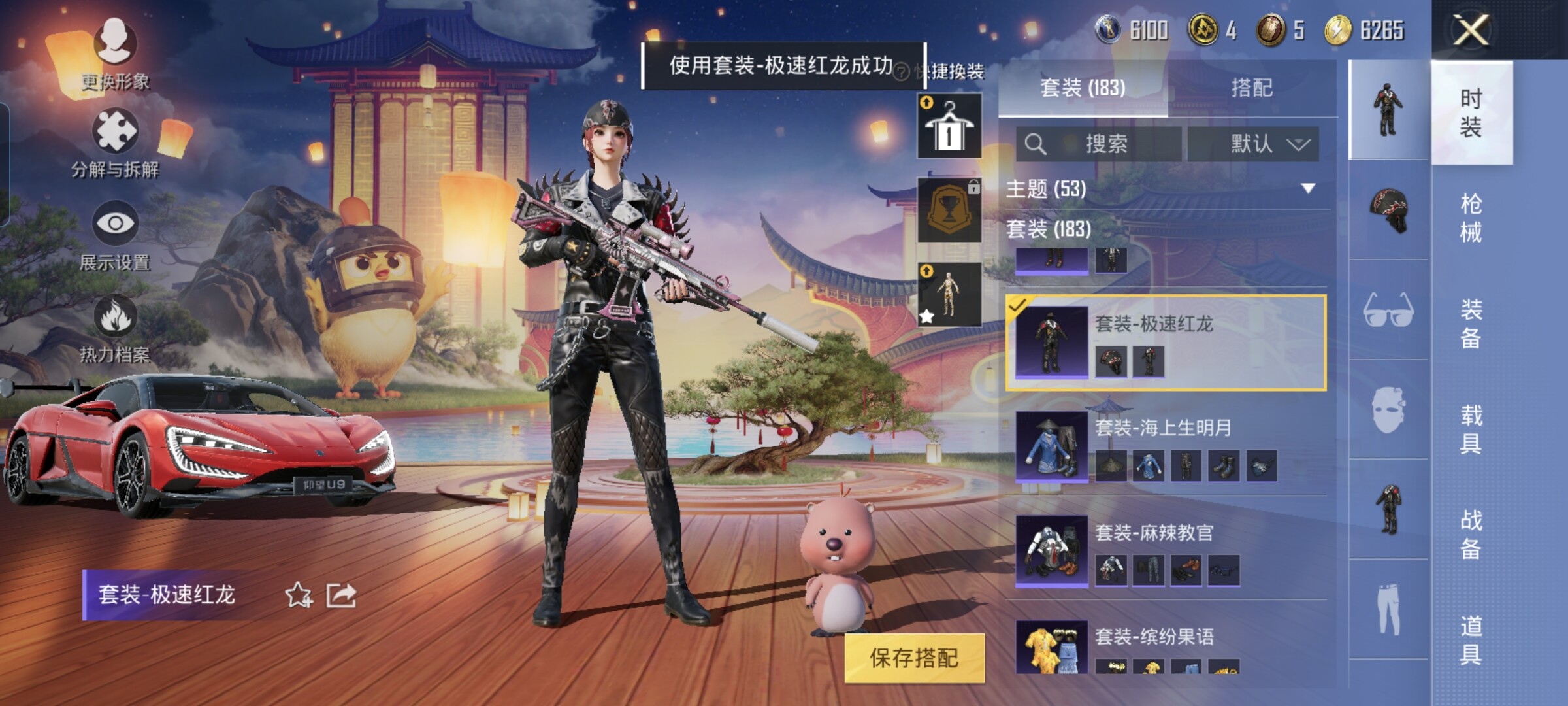Close the wardrobe screen with the X
Viewport: 1568px width, 706px height.
pyautogui.click(x=1470, y=30)
